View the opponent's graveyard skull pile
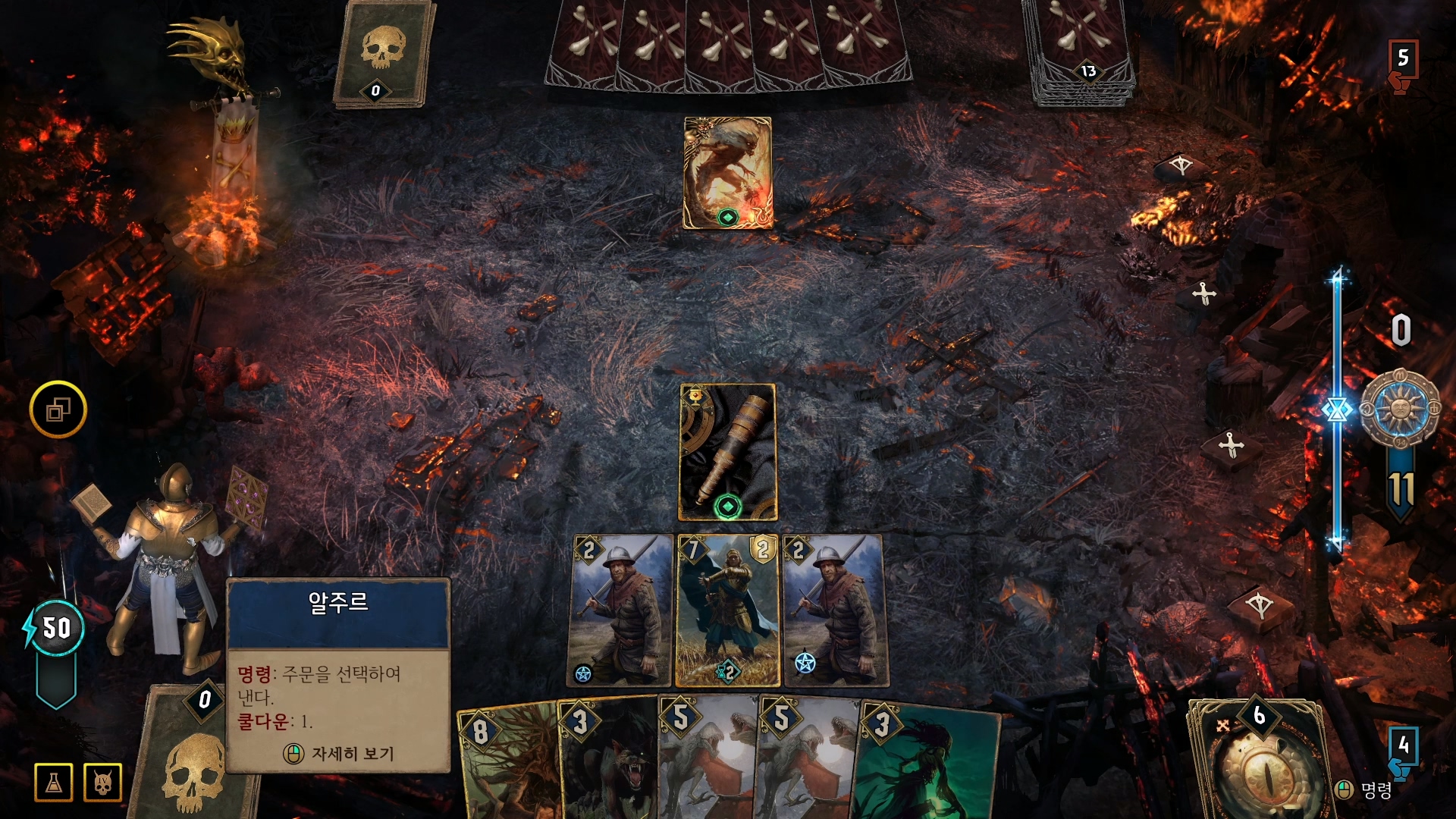Viewport: 1456px width, 819px height. pos(383,53)
